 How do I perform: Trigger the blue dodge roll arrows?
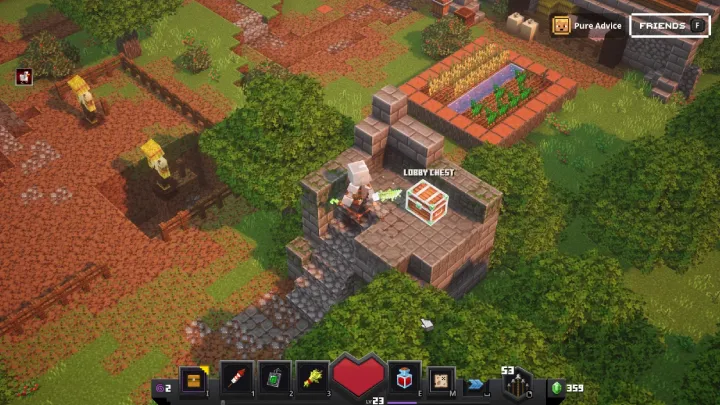tap(477, 382)
